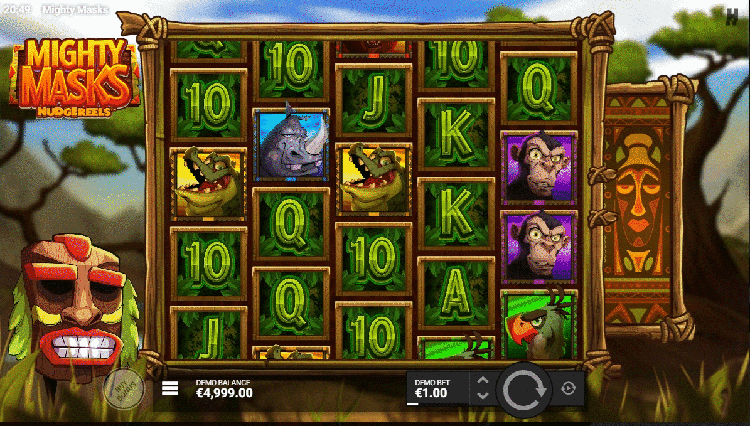Click the Demo Bet €1.00 field
Image resolution: width=750 pixels, height=426 pixels.
(438, 388)
